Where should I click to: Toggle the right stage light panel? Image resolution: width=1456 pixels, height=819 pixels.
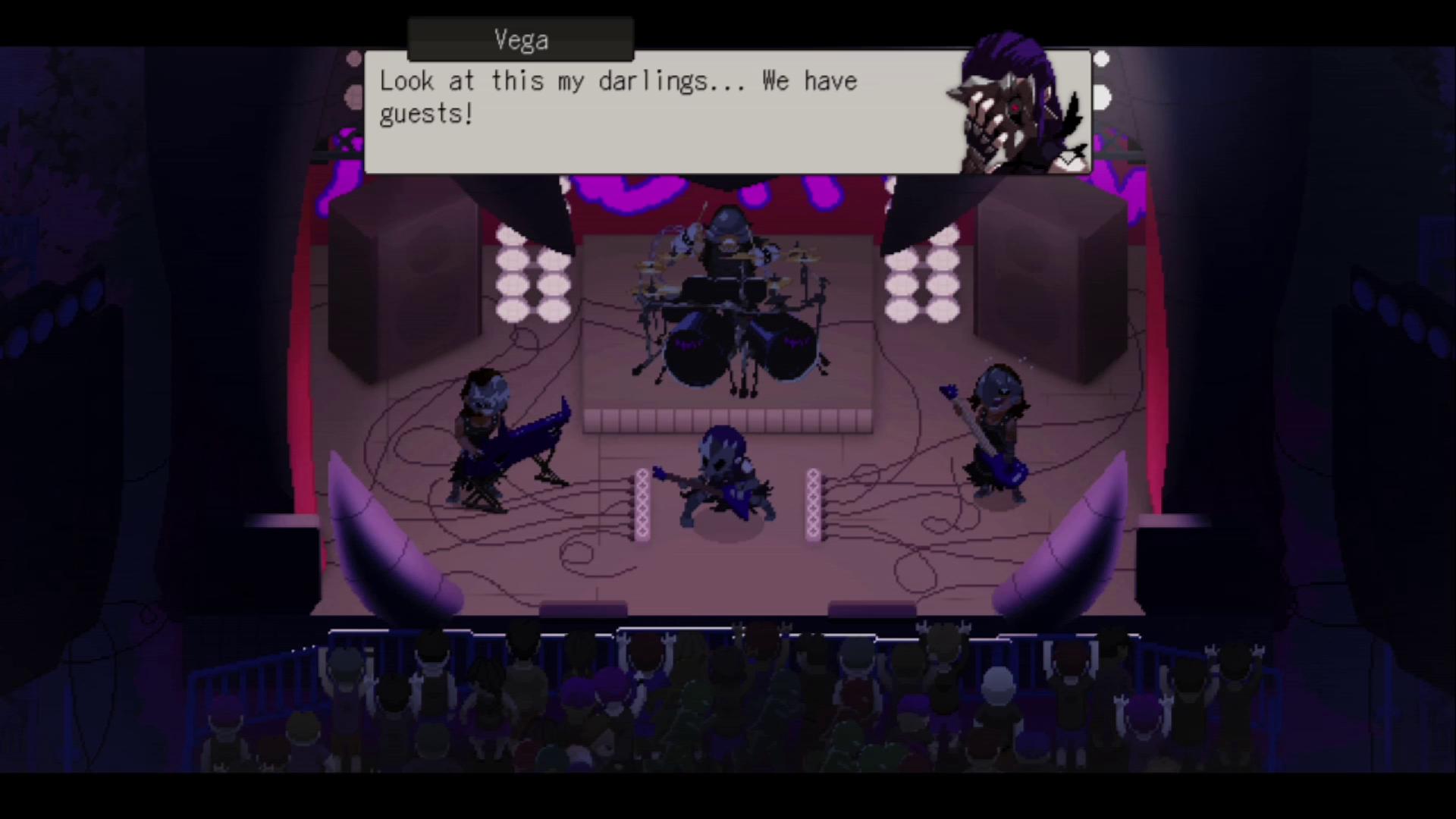coord(921,281)
